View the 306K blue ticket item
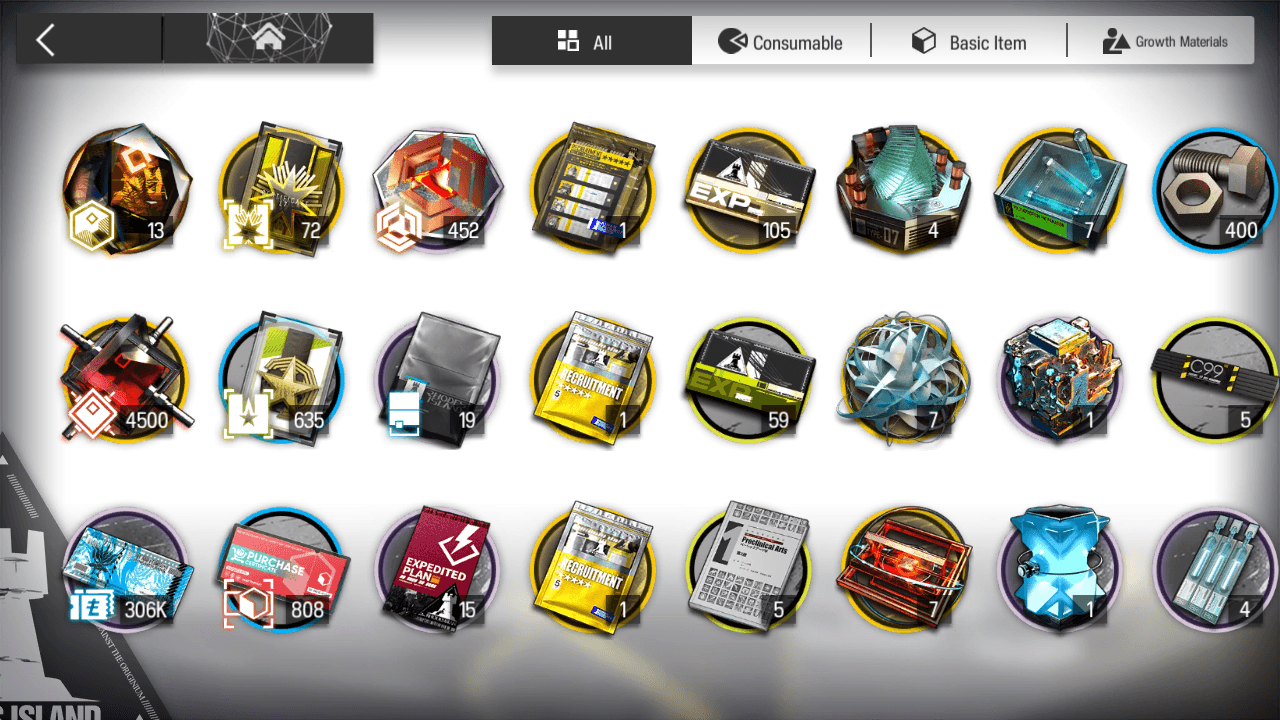Viewport: 1280px width, 720px height. 125,568
